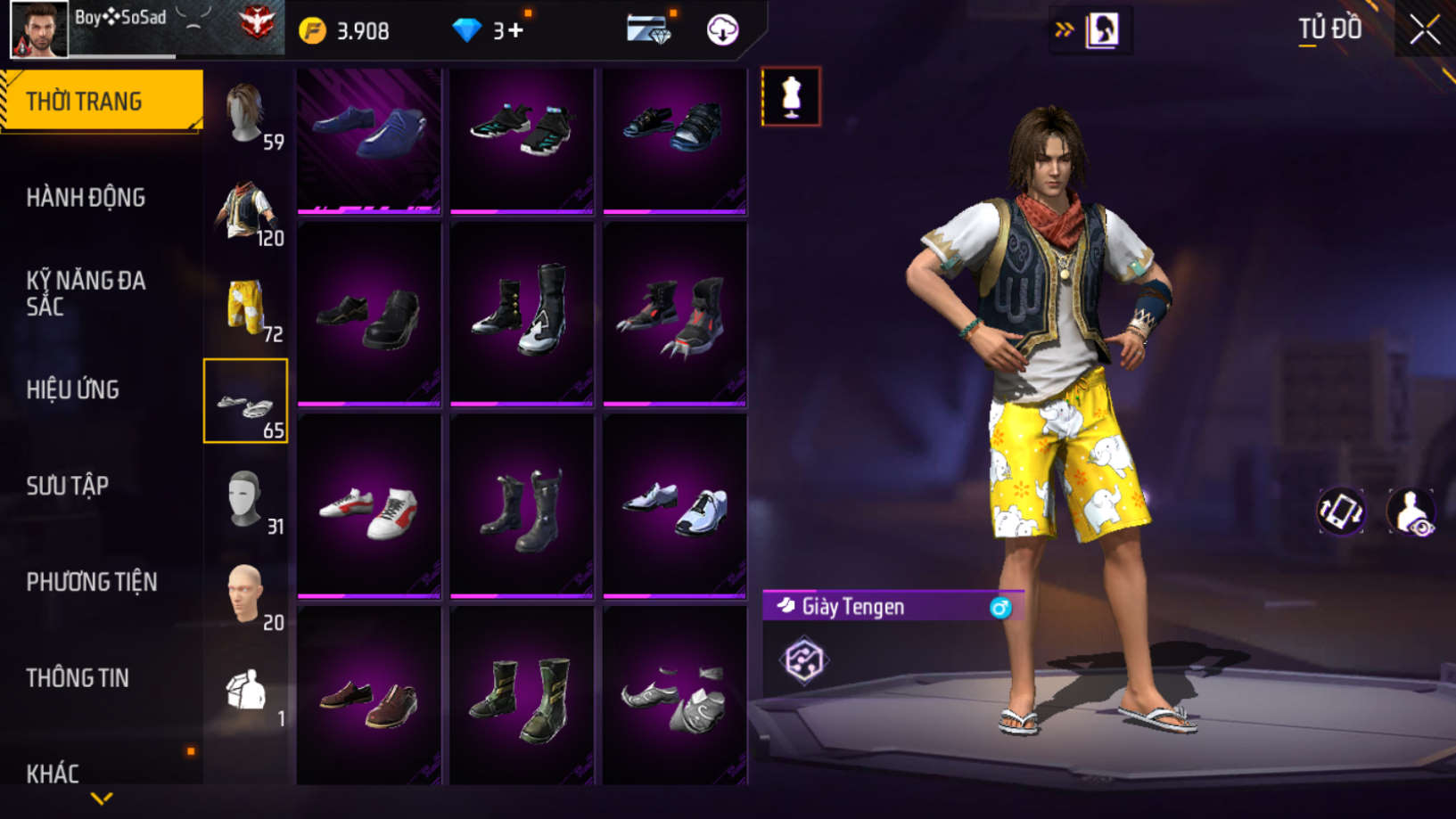
Task: Select the Hiệu Ứng category
Action: pyautogui.click(x=73, y=389)
